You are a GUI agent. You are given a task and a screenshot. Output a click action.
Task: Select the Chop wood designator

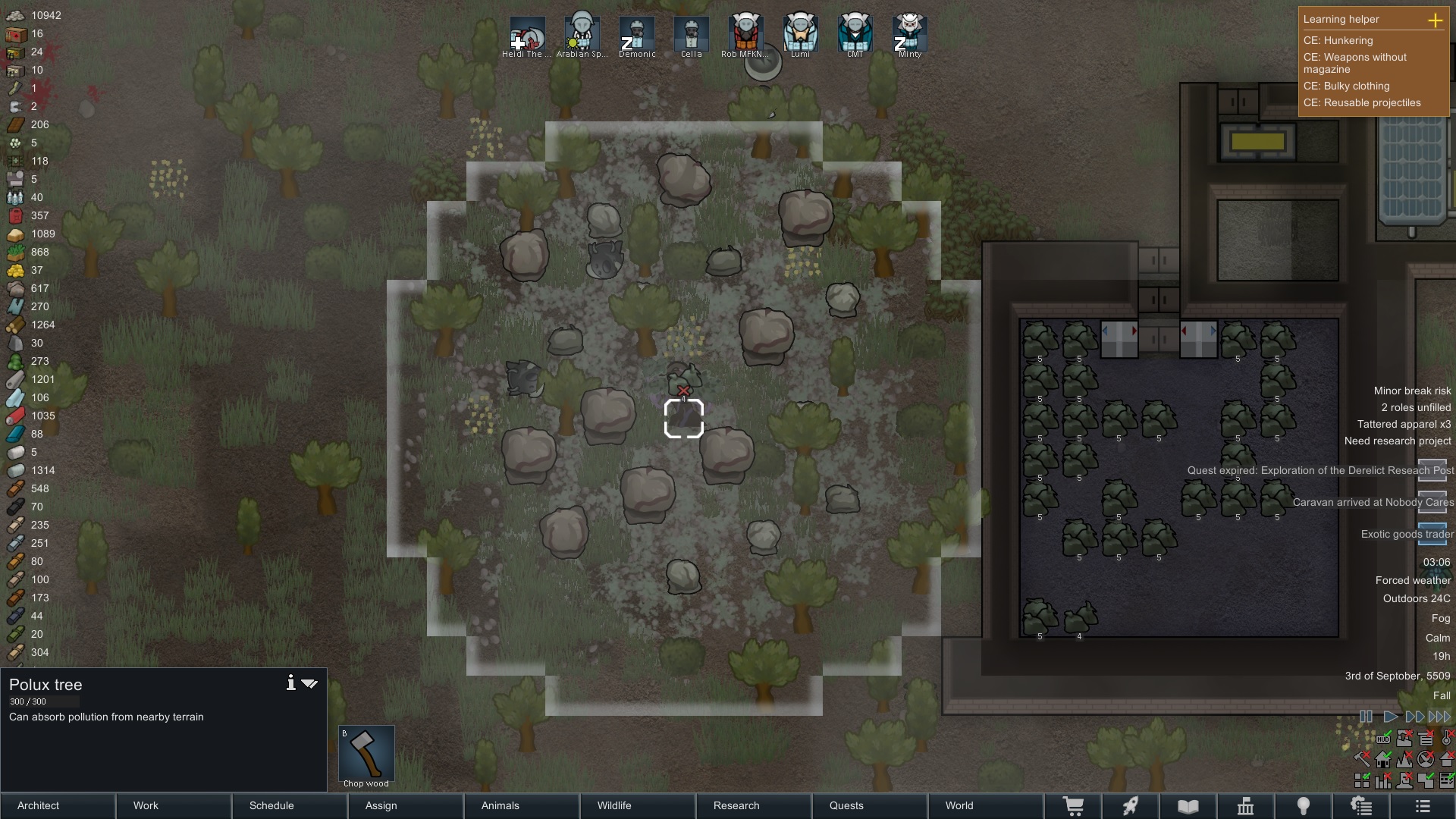pos(366,755)
